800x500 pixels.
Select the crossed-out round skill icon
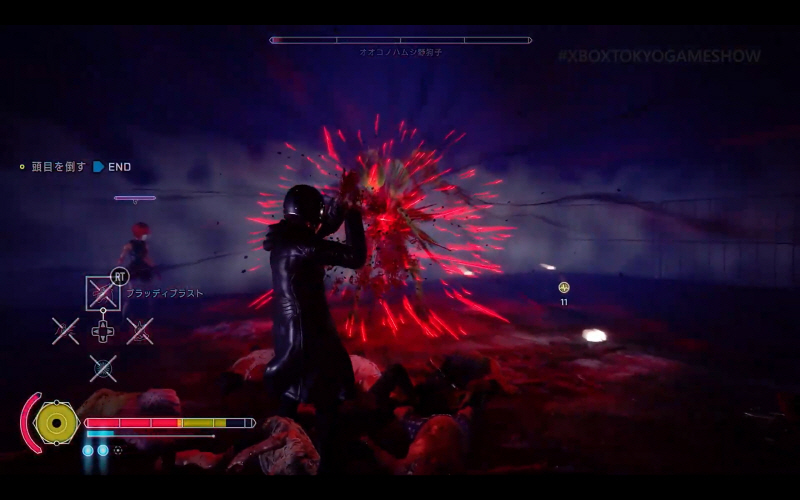[x=103, y=368]
